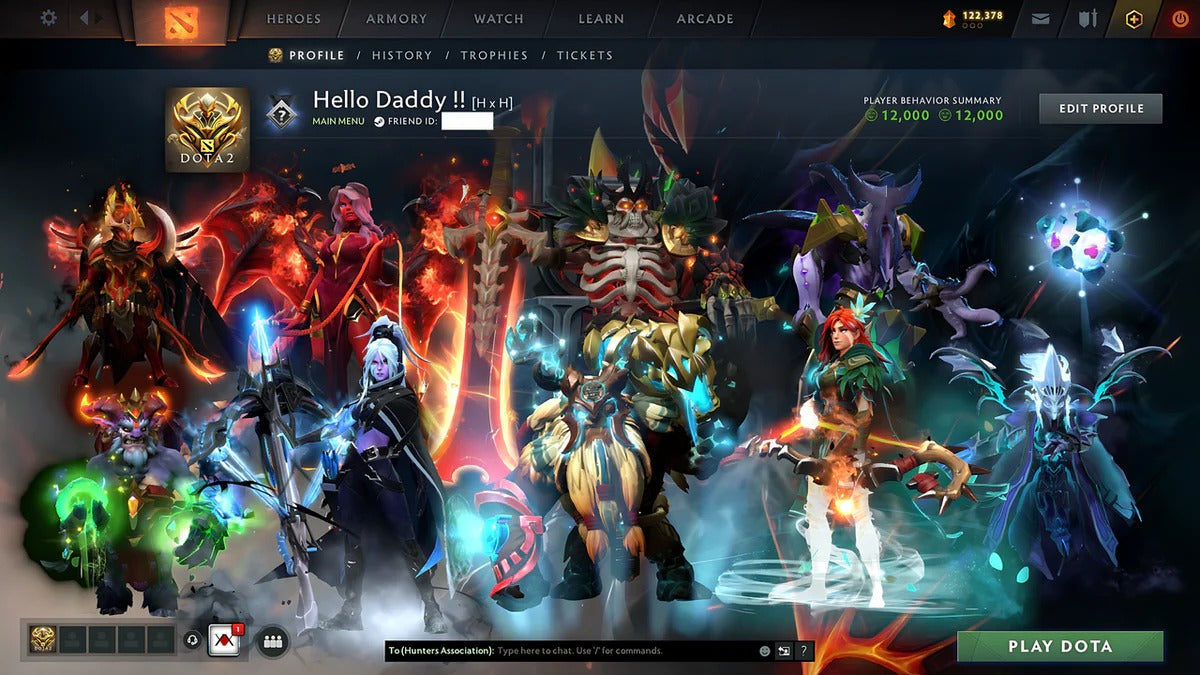Open the party group icon
This screenshot has width=1200, height=675.
(x=272, y=640)
